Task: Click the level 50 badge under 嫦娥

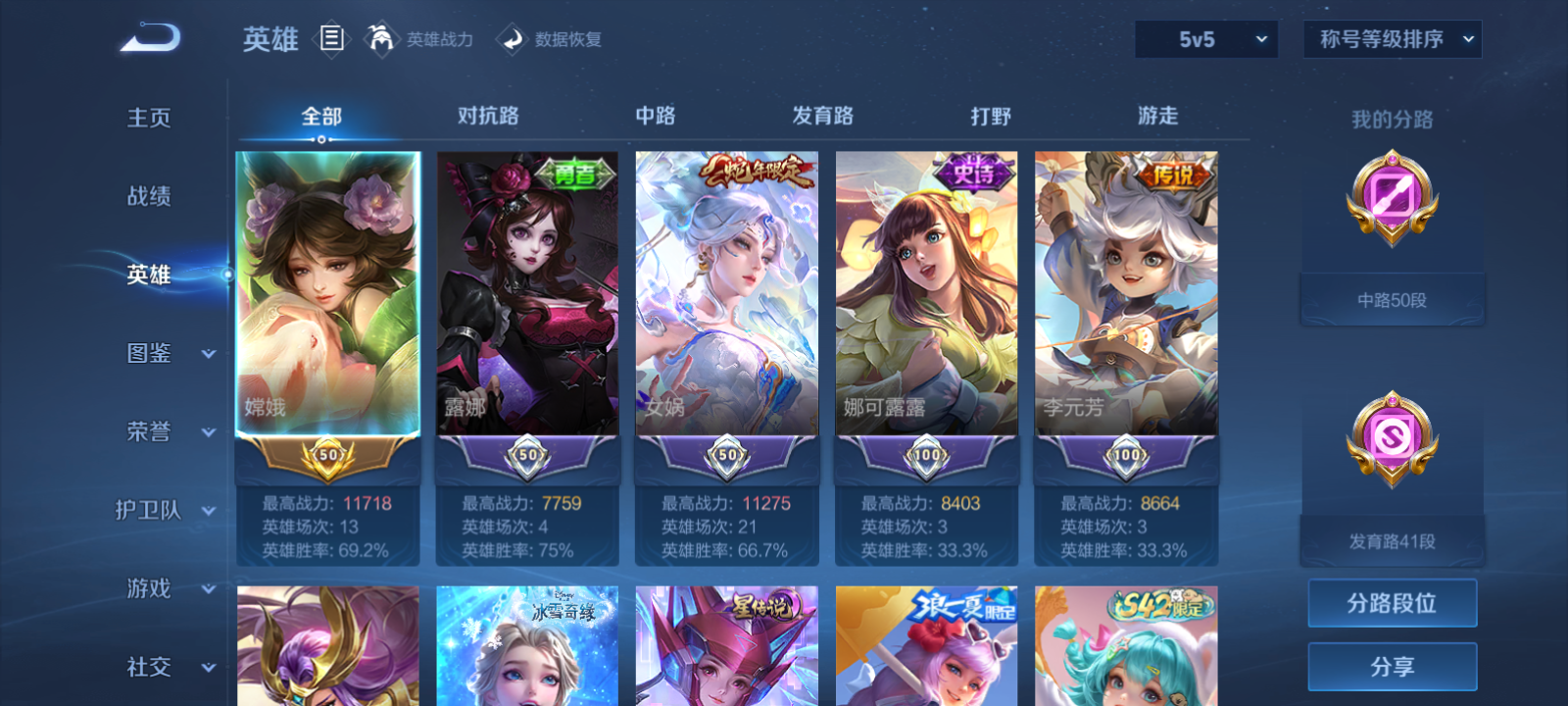Action: pyautogui.click(x=327, y=456)
